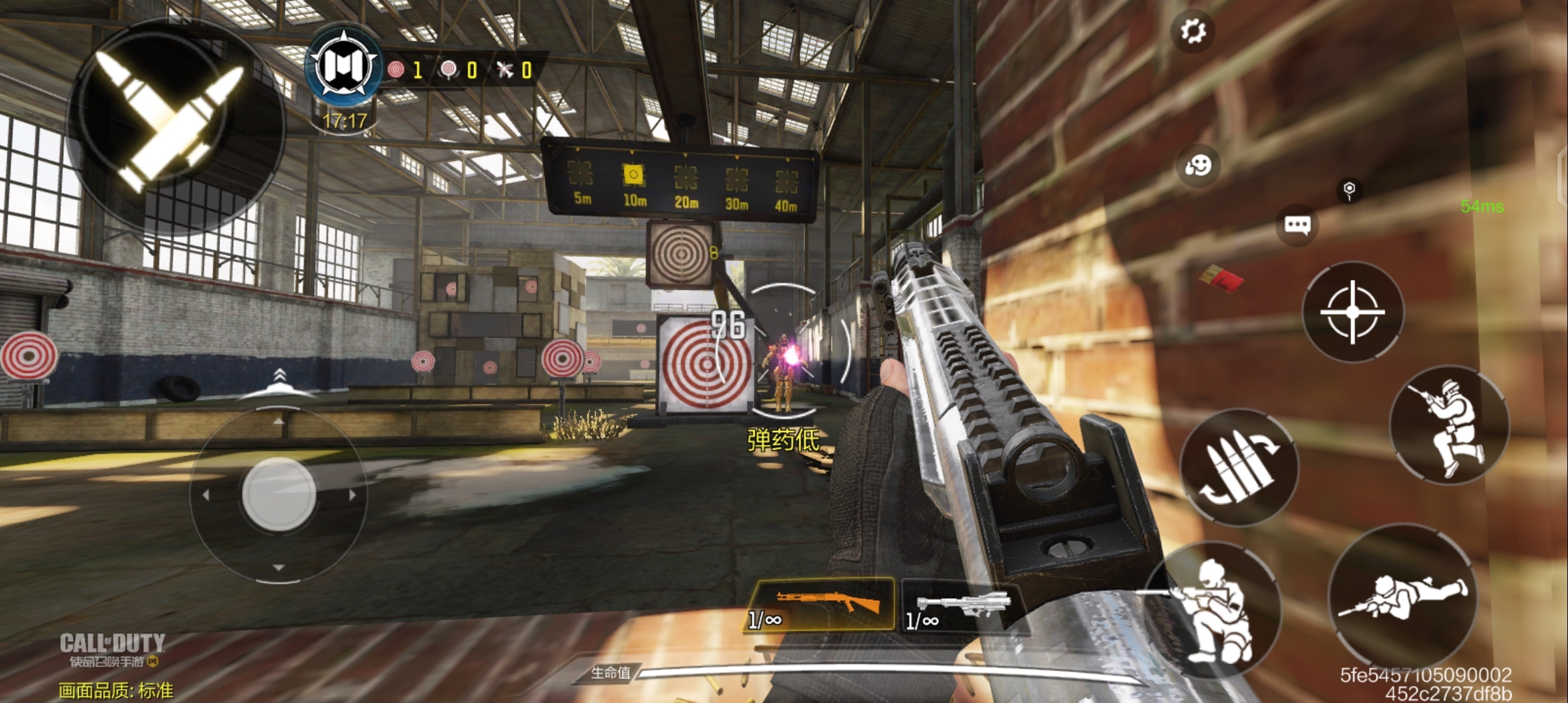Reload weapon with the bullets button
1568x703 pixels.
coord(1239,466)
